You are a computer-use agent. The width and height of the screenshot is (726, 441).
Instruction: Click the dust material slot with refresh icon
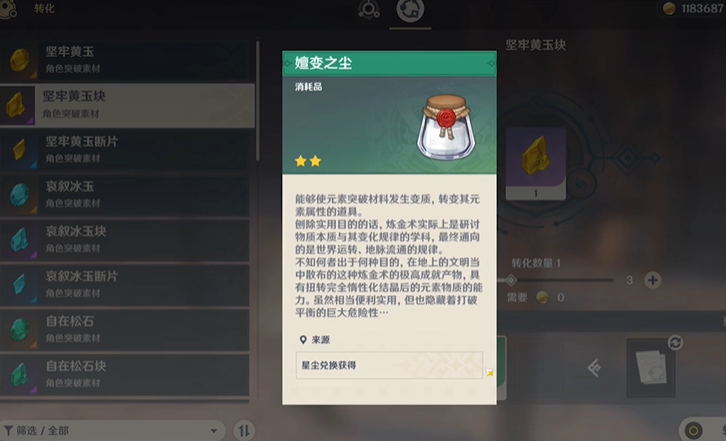[654, 364]
